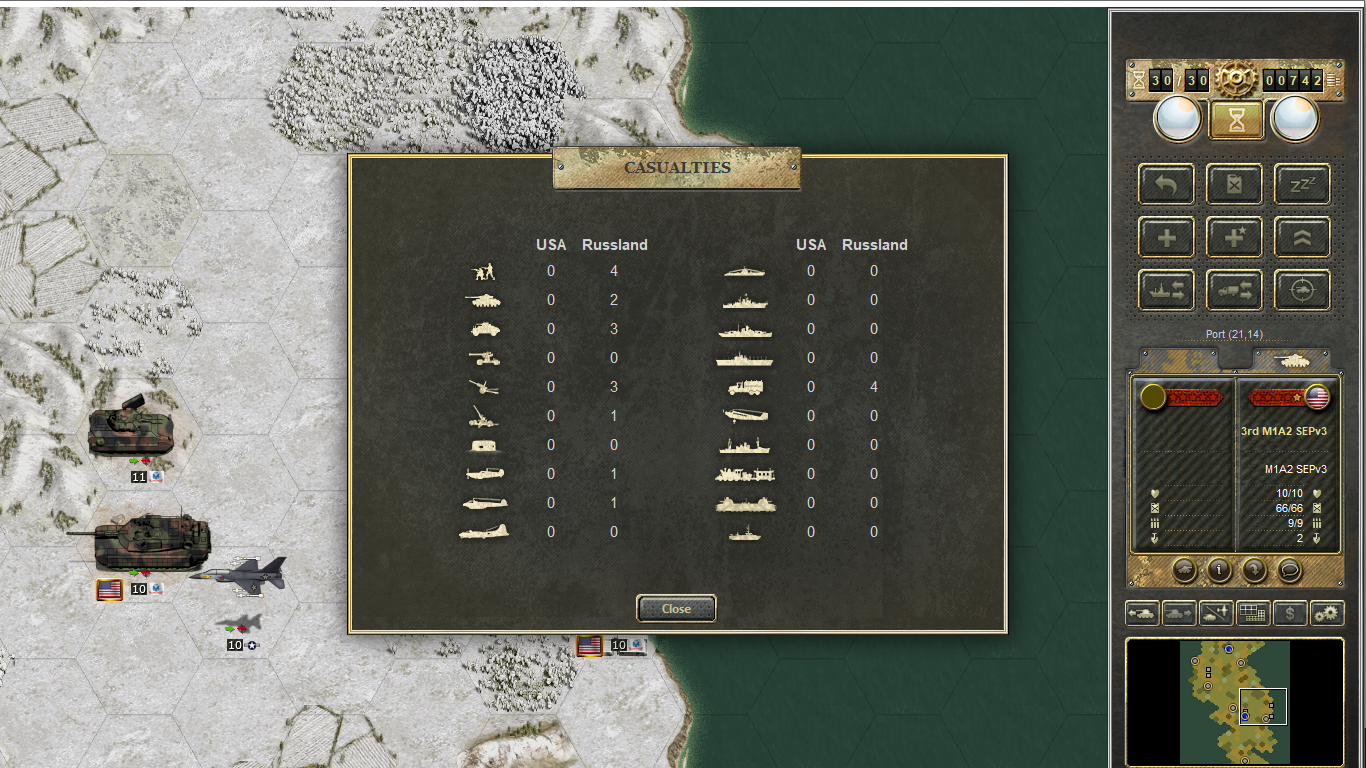Viewport: 1366px width, 768px height.
Task: Select previous unit with left-arrow tank button
Action: (1142, 613)
